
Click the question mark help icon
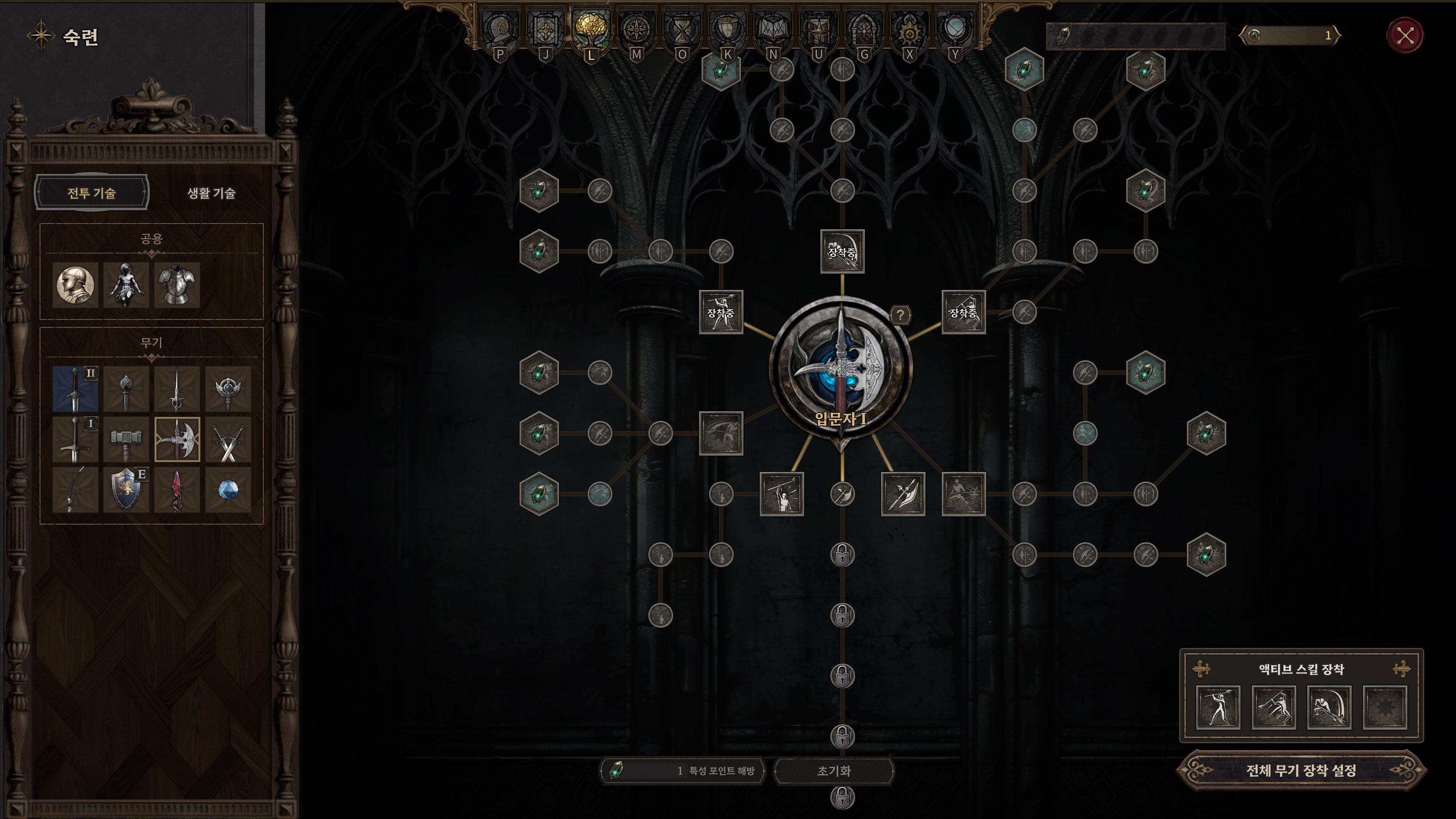(x=901, y=315)
